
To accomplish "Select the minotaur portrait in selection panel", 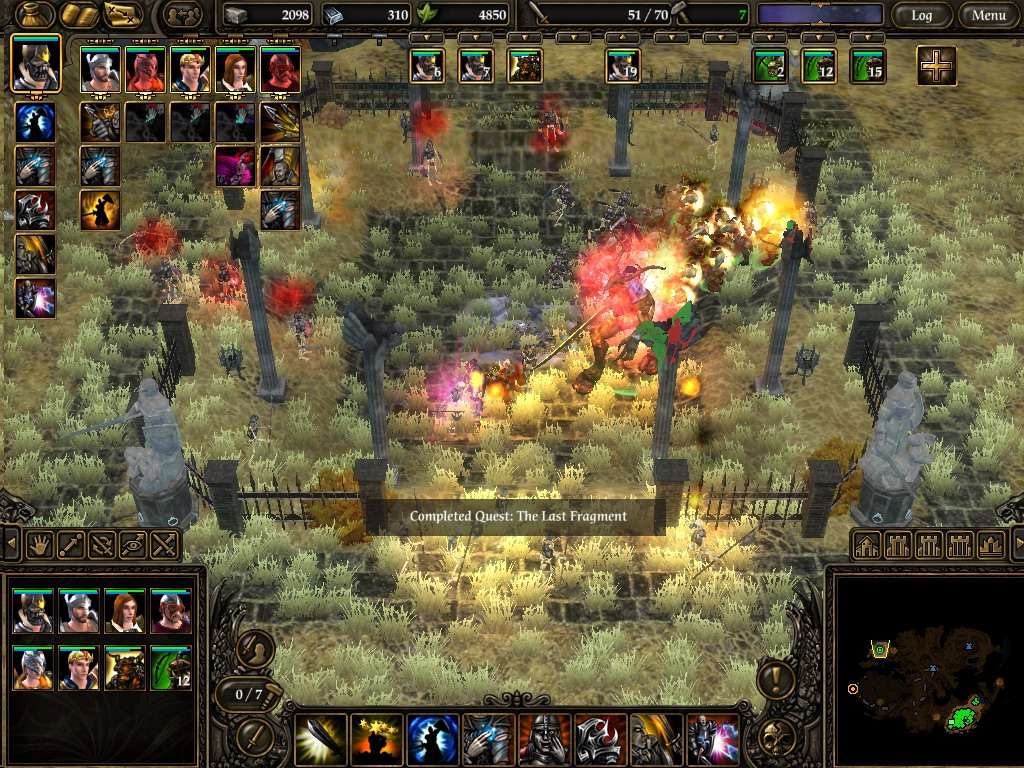I will (x=125, y=668).
